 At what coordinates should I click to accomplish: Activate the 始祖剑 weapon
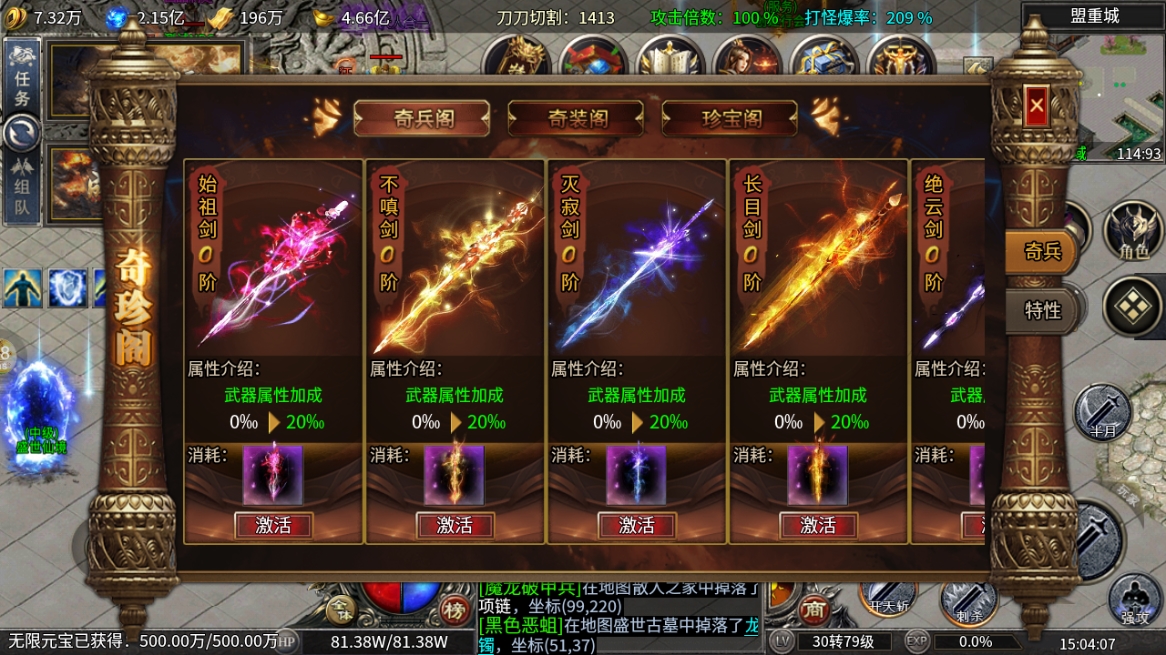273,525
